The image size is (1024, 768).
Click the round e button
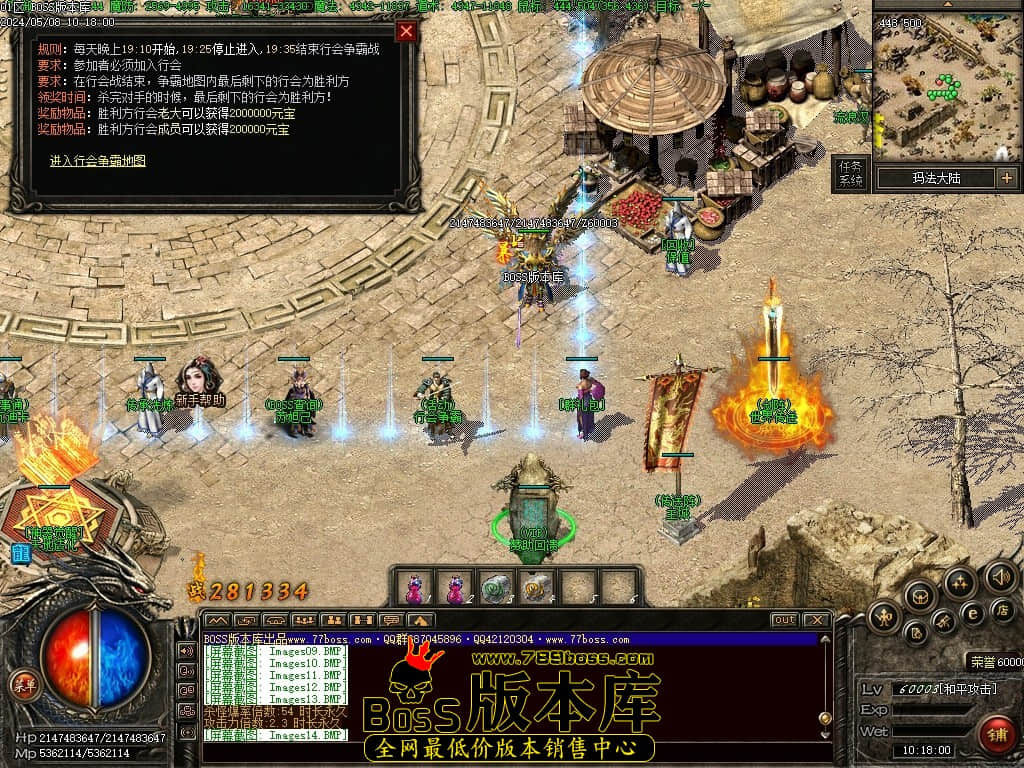pos(971,612)
